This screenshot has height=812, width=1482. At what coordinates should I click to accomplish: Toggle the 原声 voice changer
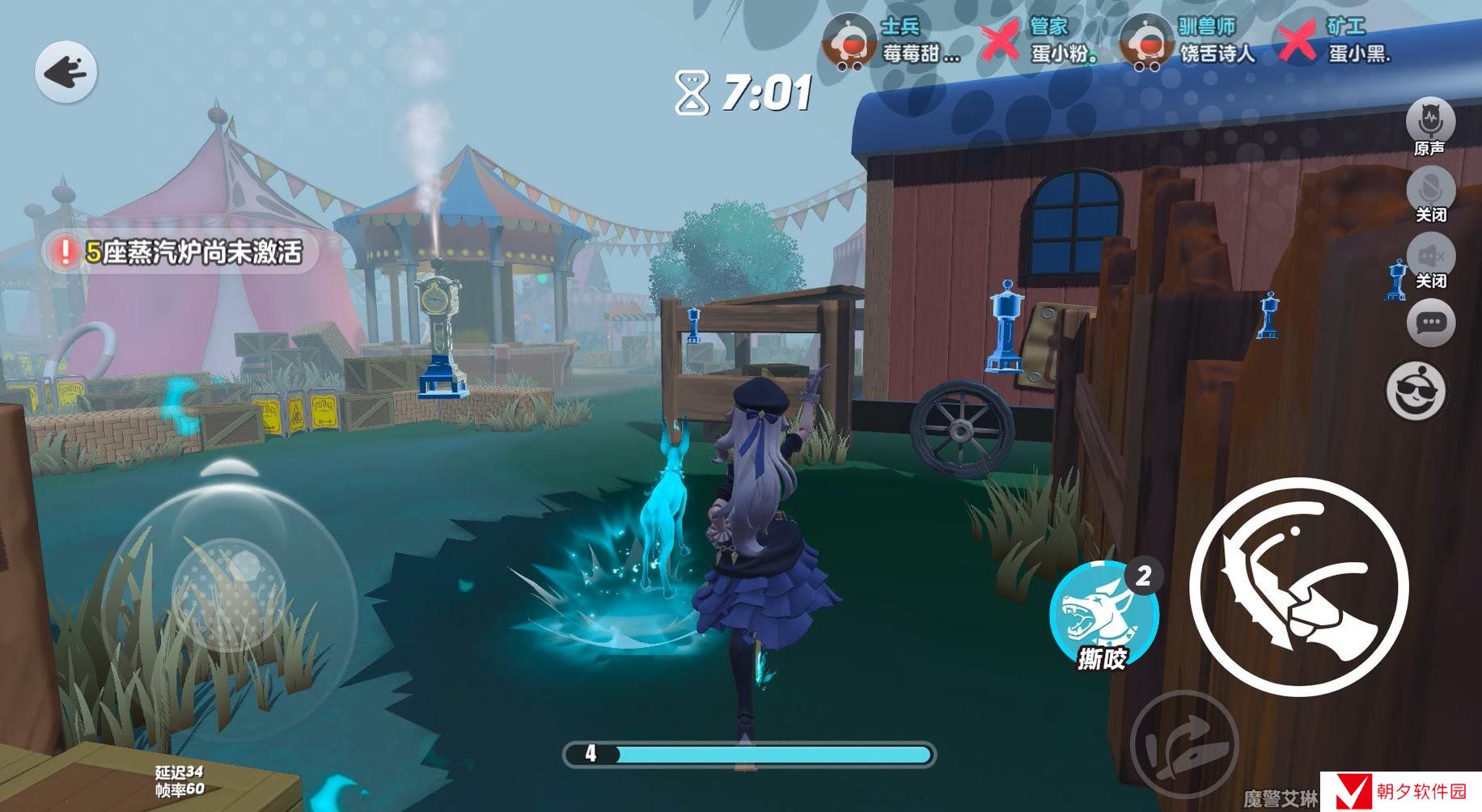pyautogui.click(x=1430, y=124)
